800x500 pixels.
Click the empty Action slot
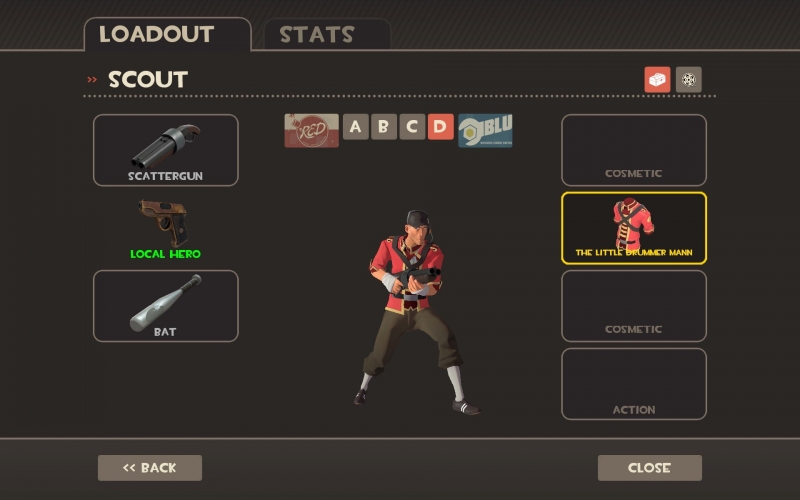634,384
